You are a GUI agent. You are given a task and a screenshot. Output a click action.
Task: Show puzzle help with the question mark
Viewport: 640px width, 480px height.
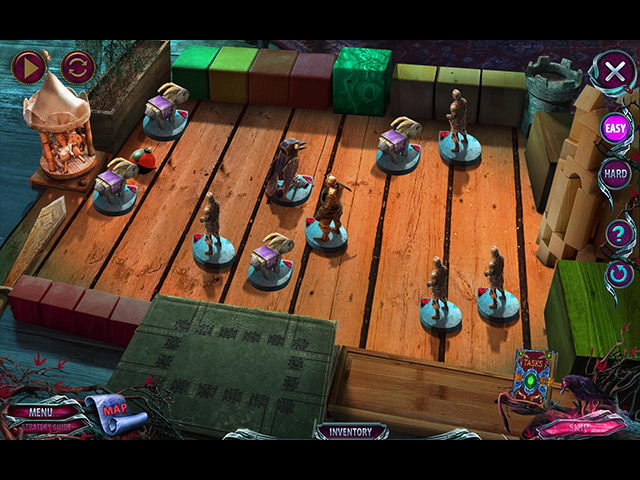[618, 234]
